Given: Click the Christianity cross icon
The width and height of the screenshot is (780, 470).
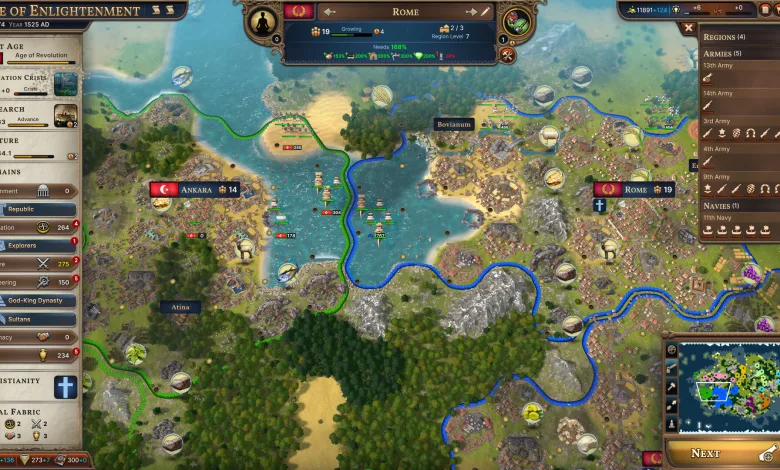Looking at the screenshot, I should click(65, 387).
